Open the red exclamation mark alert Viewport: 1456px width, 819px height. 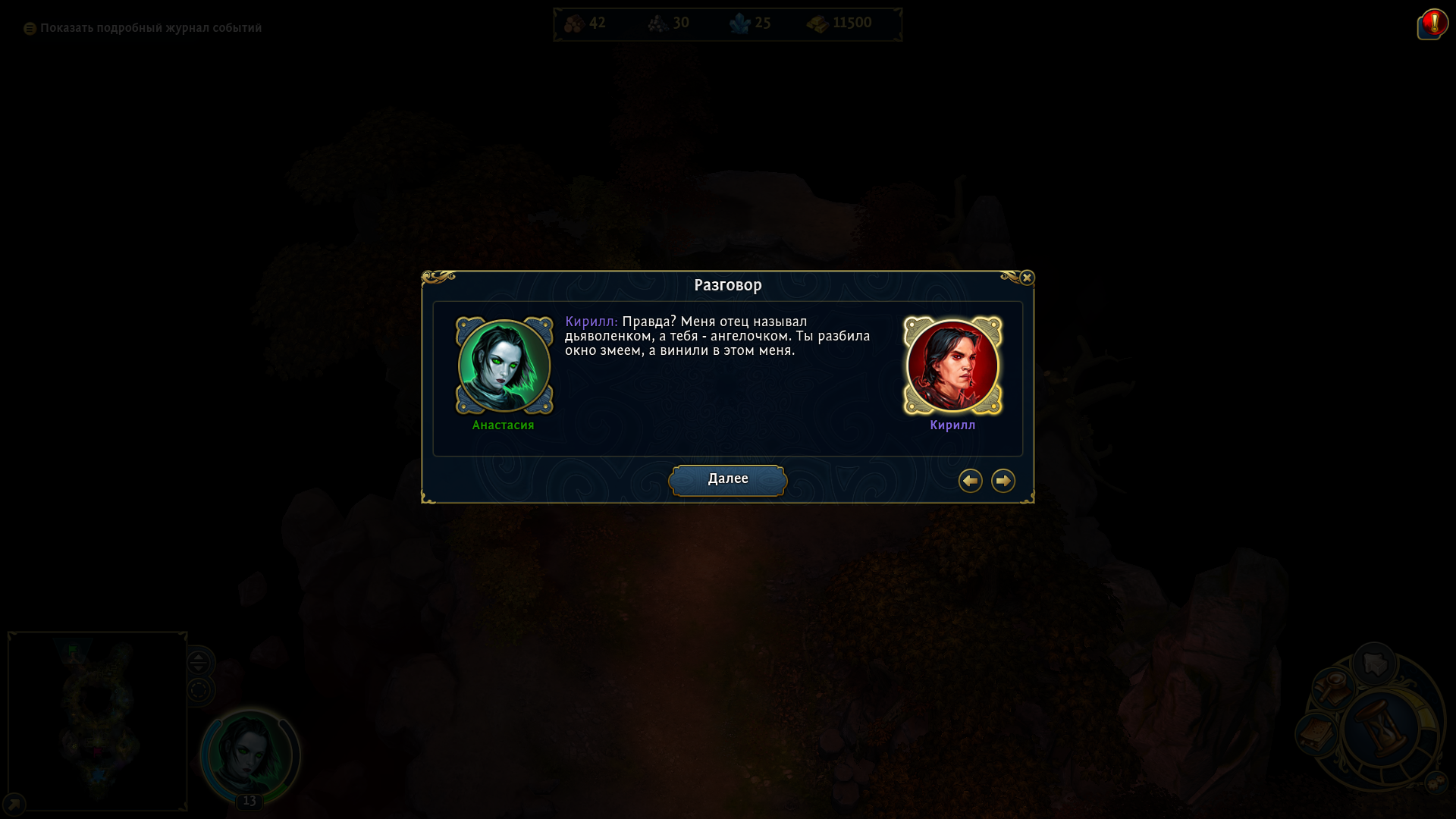pyautogui.click(x=1433, y=24)
